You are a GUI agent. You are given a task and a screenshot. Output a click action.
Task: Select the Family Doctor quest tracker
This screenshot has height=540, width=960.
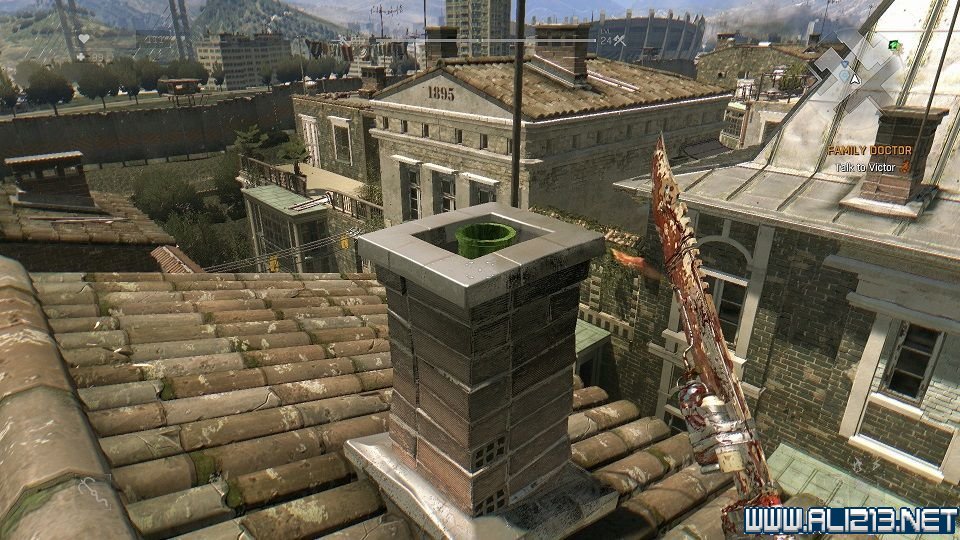point(869,150)
